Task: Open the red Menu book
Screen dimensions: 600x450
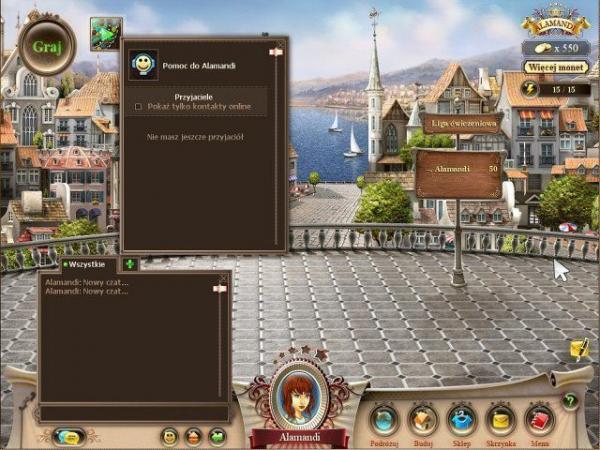Action: click(x=540, y=419)
